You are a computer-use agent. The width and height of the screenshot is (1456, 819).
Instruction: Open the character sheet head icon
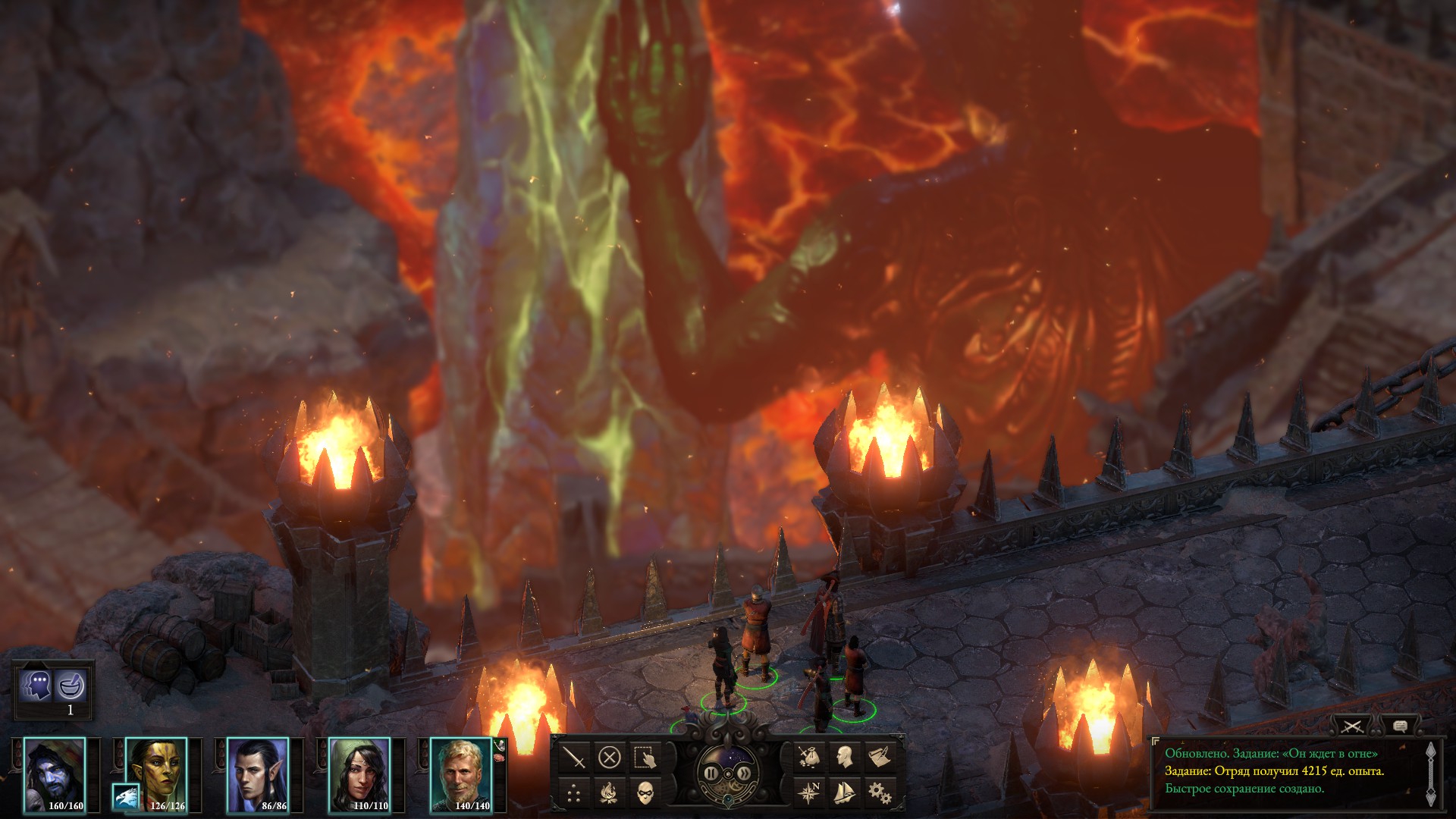point(844,756)
